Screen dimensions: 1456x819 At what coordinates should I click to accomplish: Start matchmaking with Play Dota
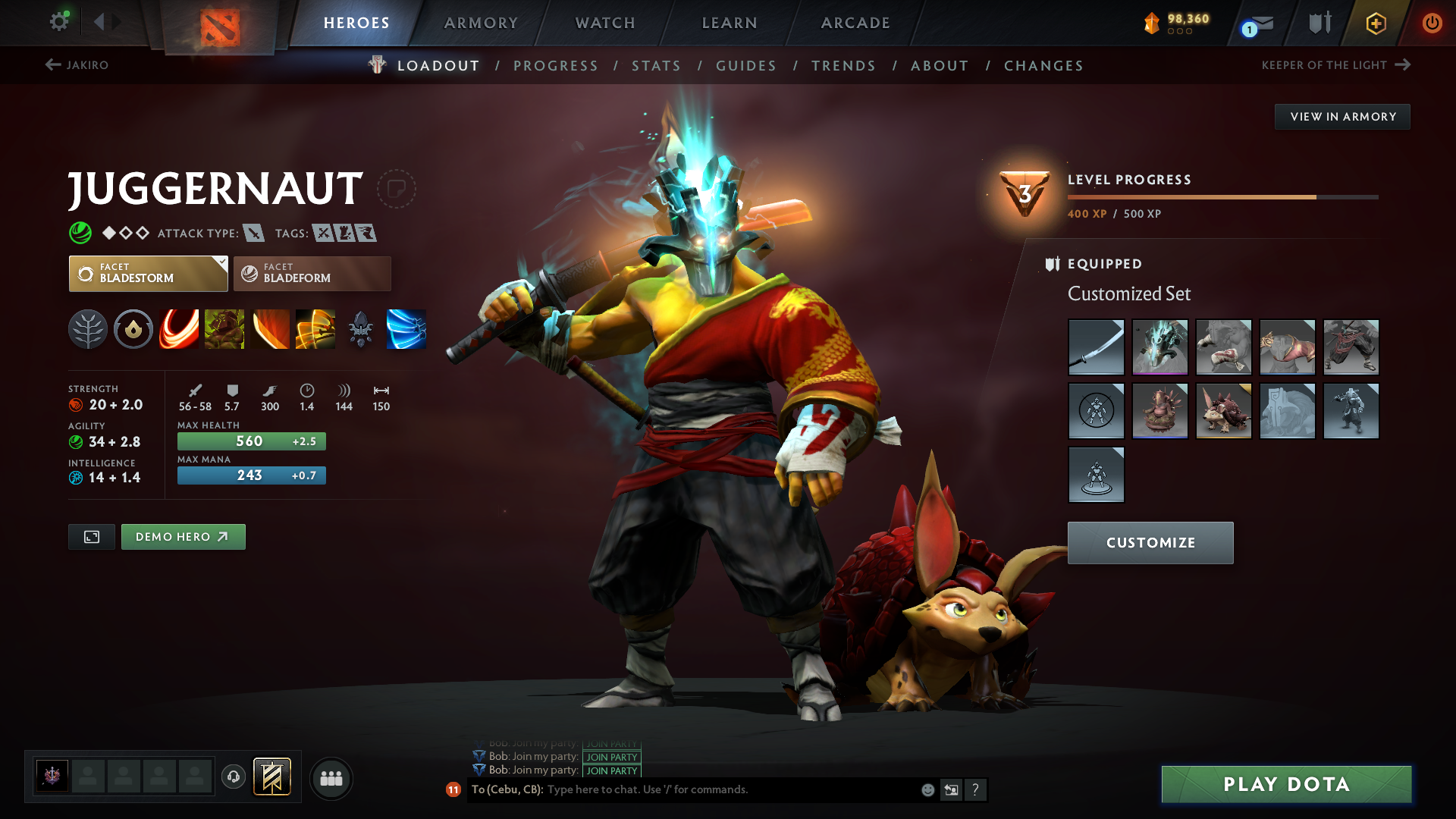tap(1286, 784)
